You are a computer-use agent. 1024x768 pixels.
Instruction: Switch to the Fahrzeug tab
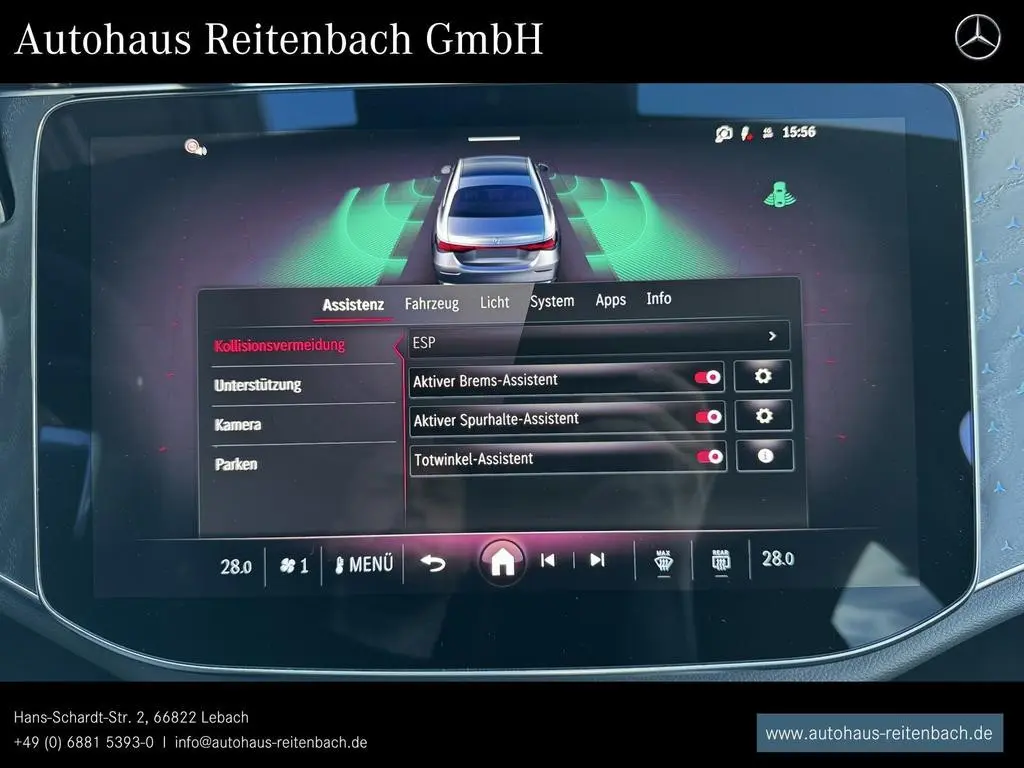pyautogui.click(x=431, y=303)
